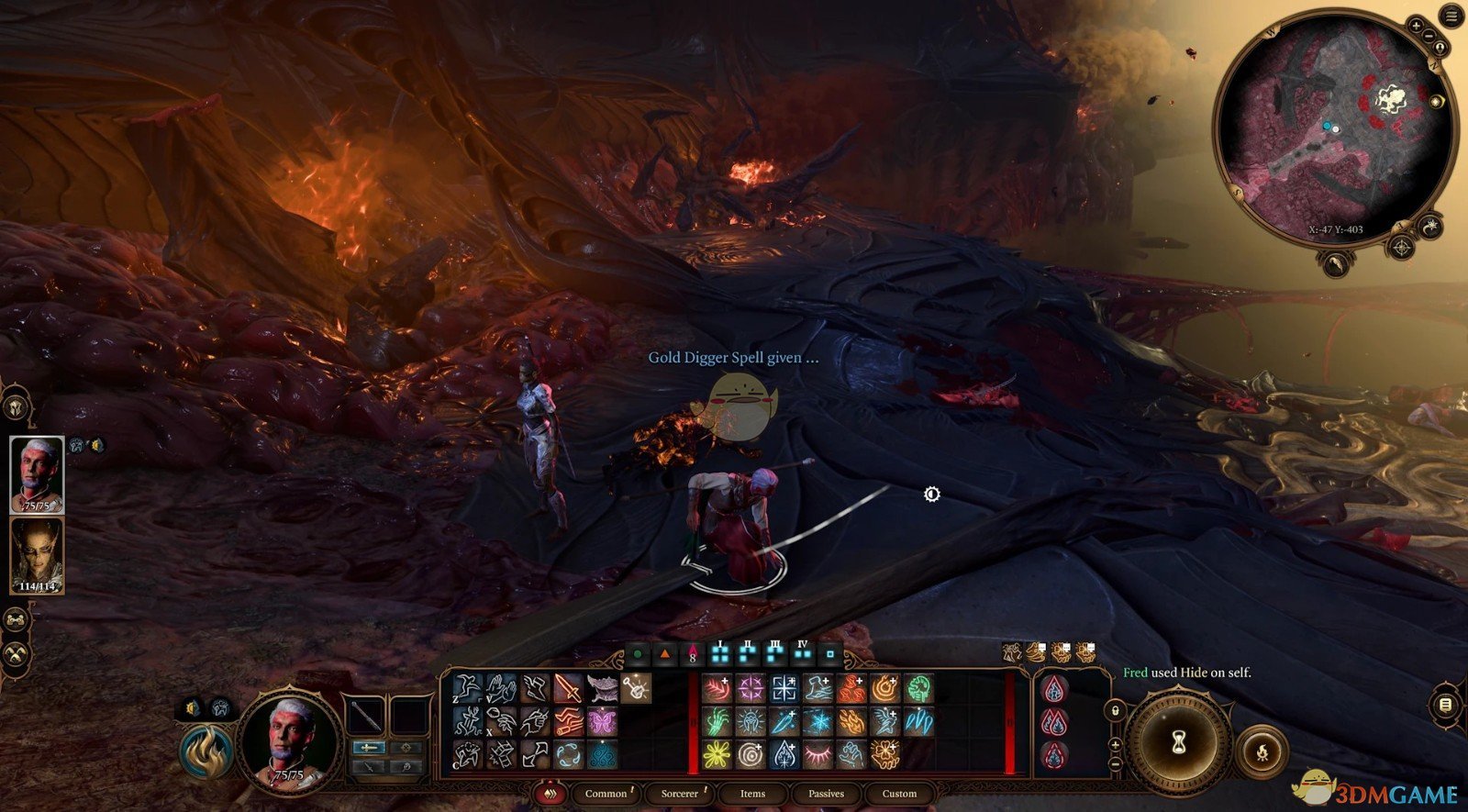Activate the red sword attack ability
The height and width of the screenshot is (812, 1468).
click(x=568, y=688)
